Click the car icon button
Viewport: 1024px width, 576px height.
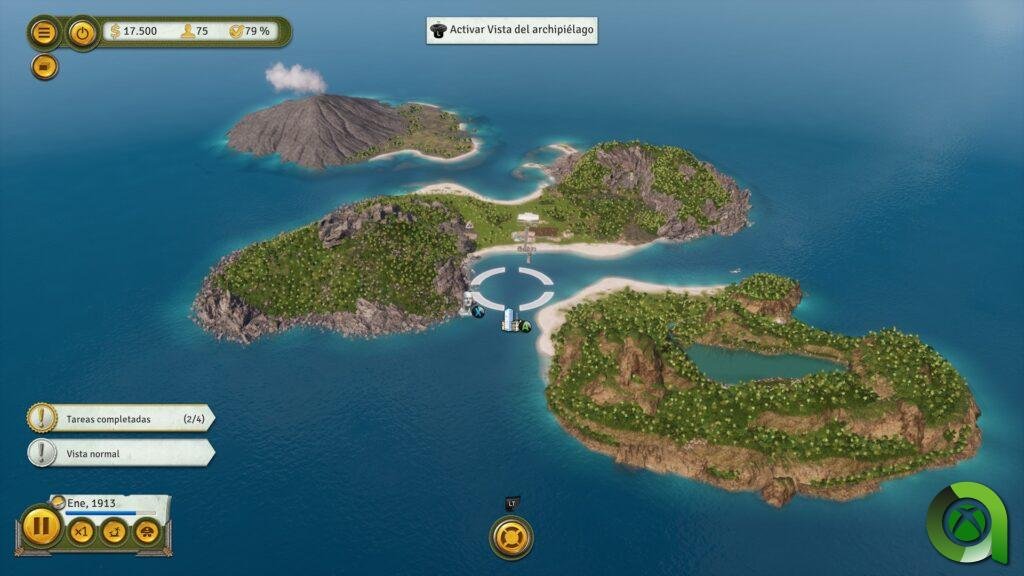[x=147, y=532]
